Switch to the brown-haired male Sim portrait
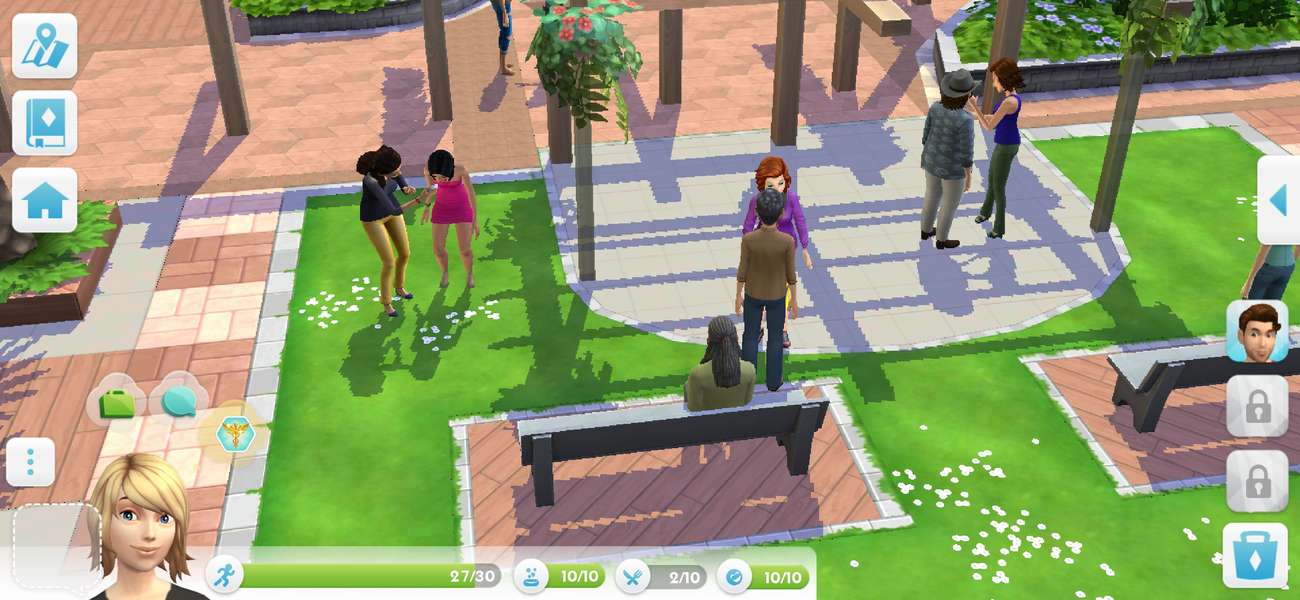1300x600 pixels. point(1257,331)
